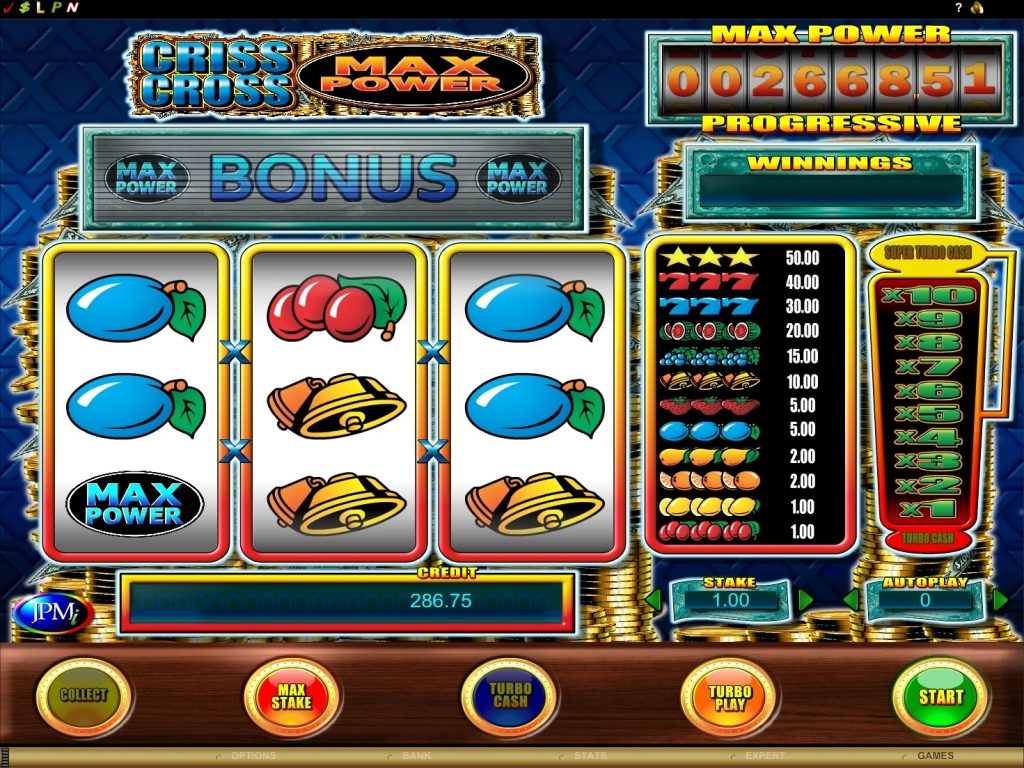Viewport: 1024px width, 768px height.
Task: Open the Options menu in the bottom bar
Action: click(253, 756)
